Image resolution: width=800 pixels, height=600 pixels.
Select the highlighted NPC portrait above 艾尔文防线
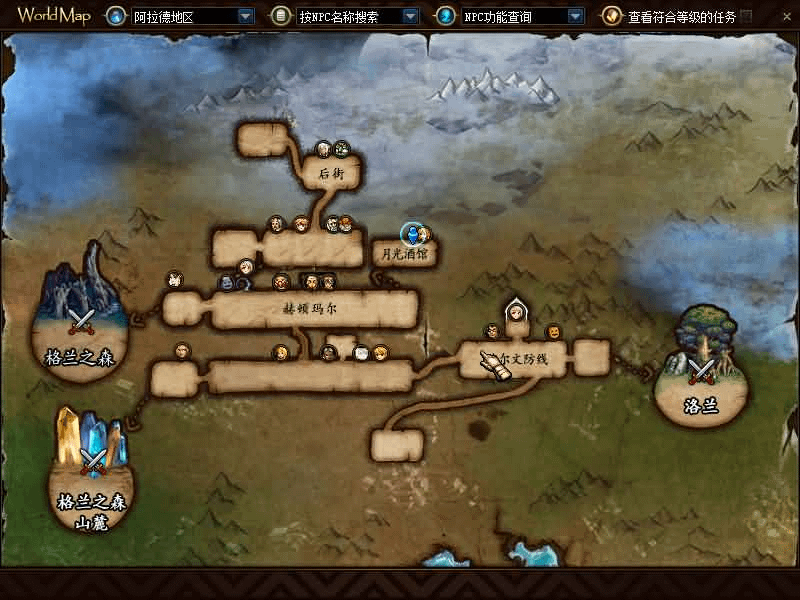[x=516, y=311]
